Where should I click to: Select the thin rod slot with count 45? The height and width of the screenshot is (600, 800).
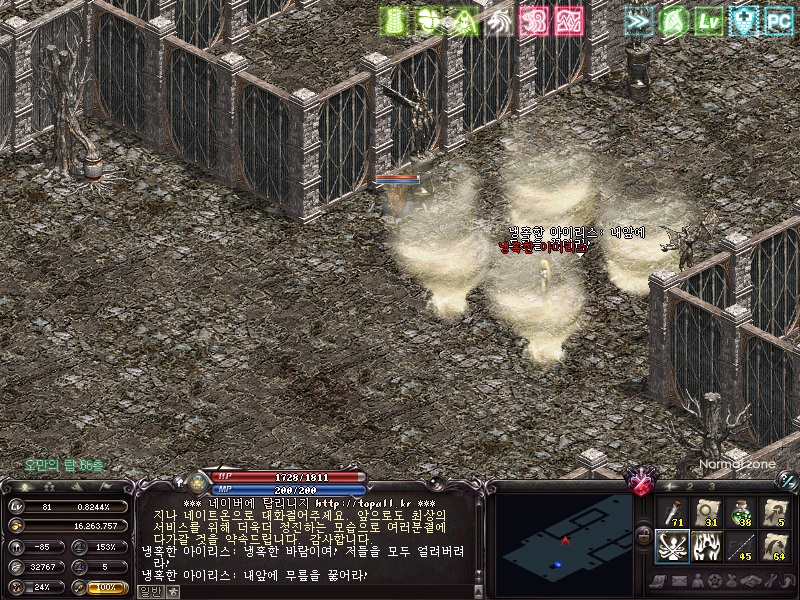(741, 546)
